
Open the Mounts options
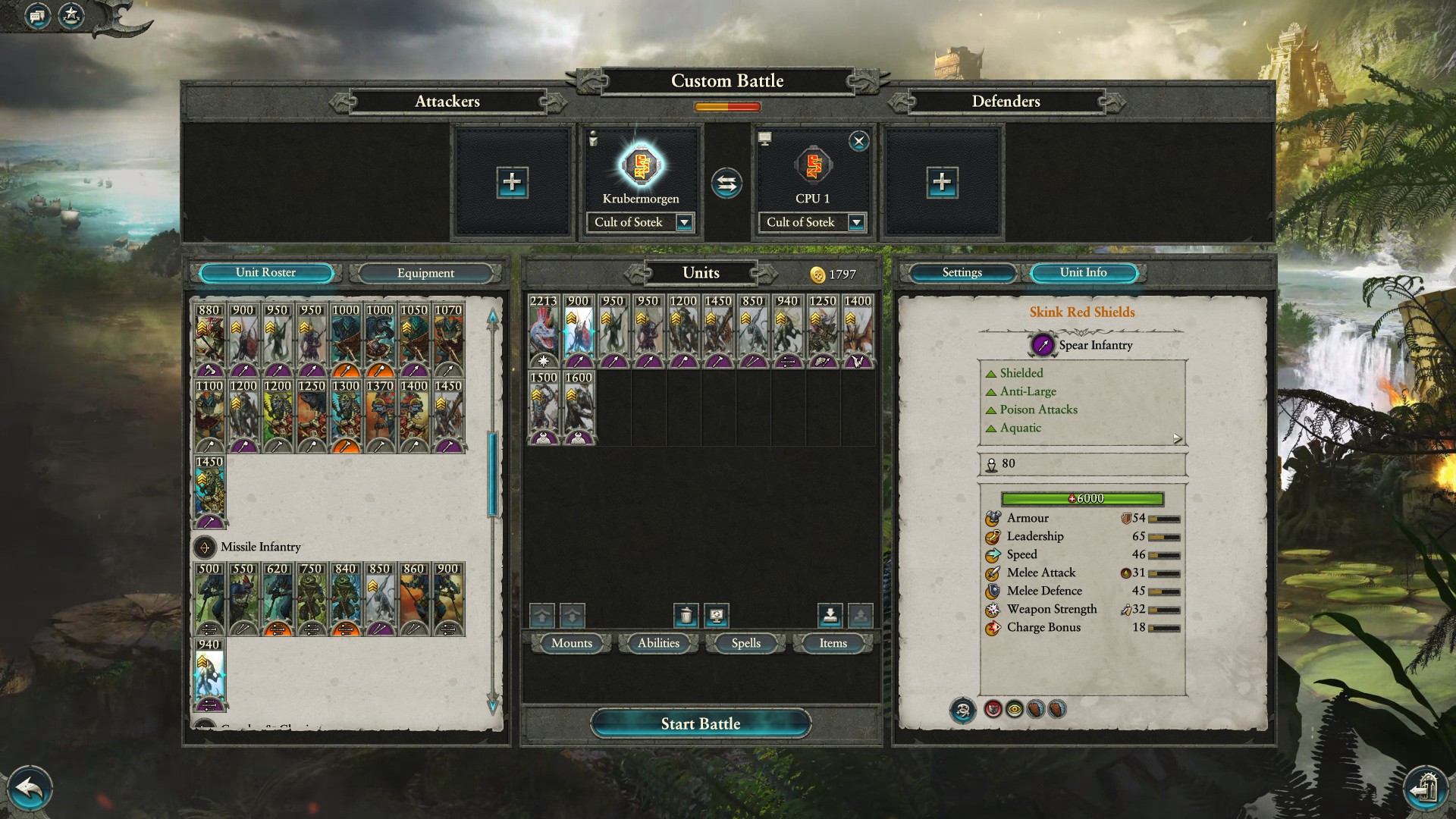[x=571, y=643]
